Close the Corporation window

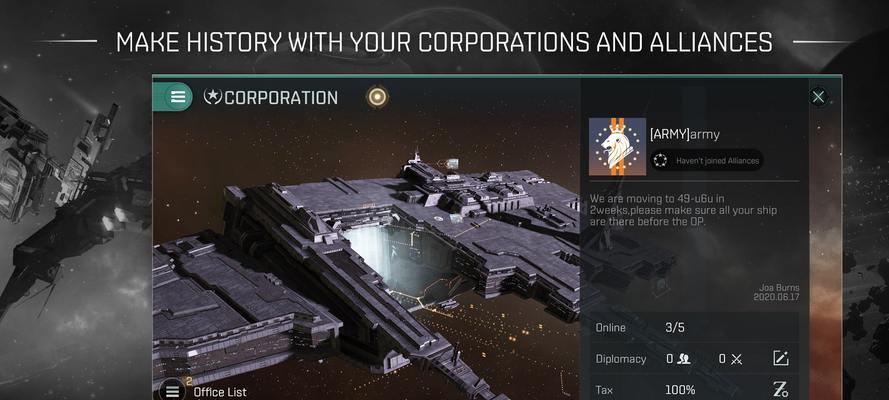click(818, 97)
